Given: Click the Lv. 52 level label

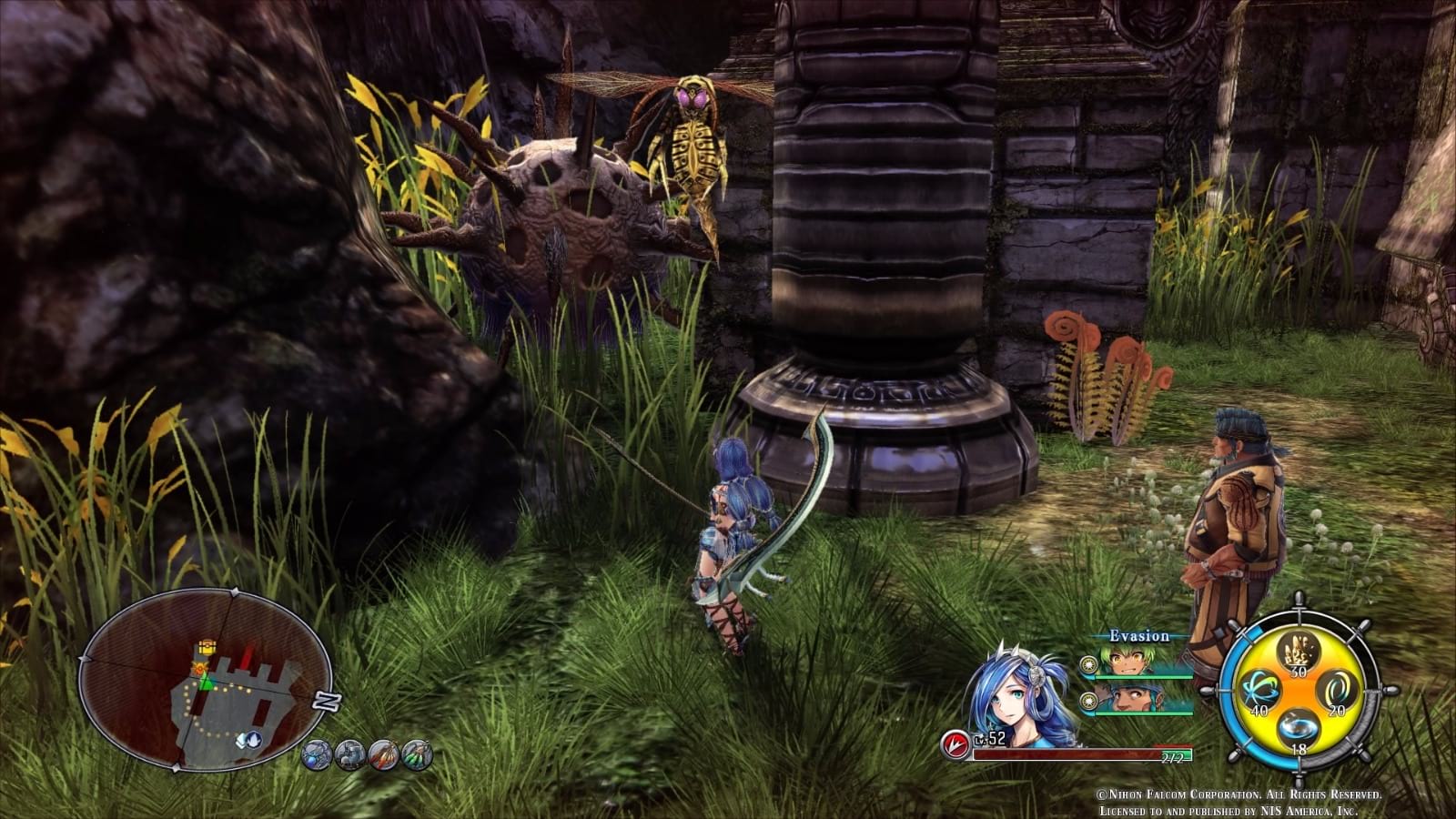Looking at the screenshot, I should (x=992, y=737).
